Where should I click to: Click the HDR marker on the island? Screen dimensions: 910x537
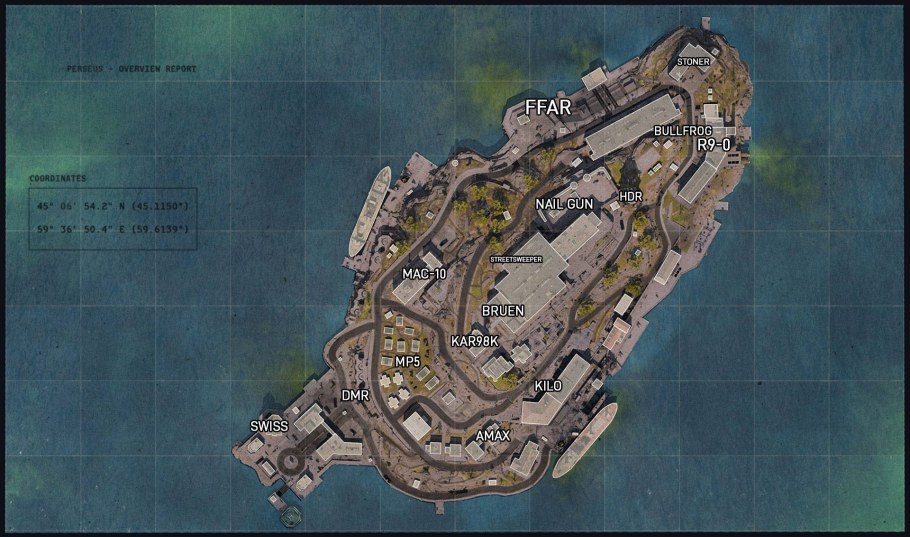coord(631,196)
